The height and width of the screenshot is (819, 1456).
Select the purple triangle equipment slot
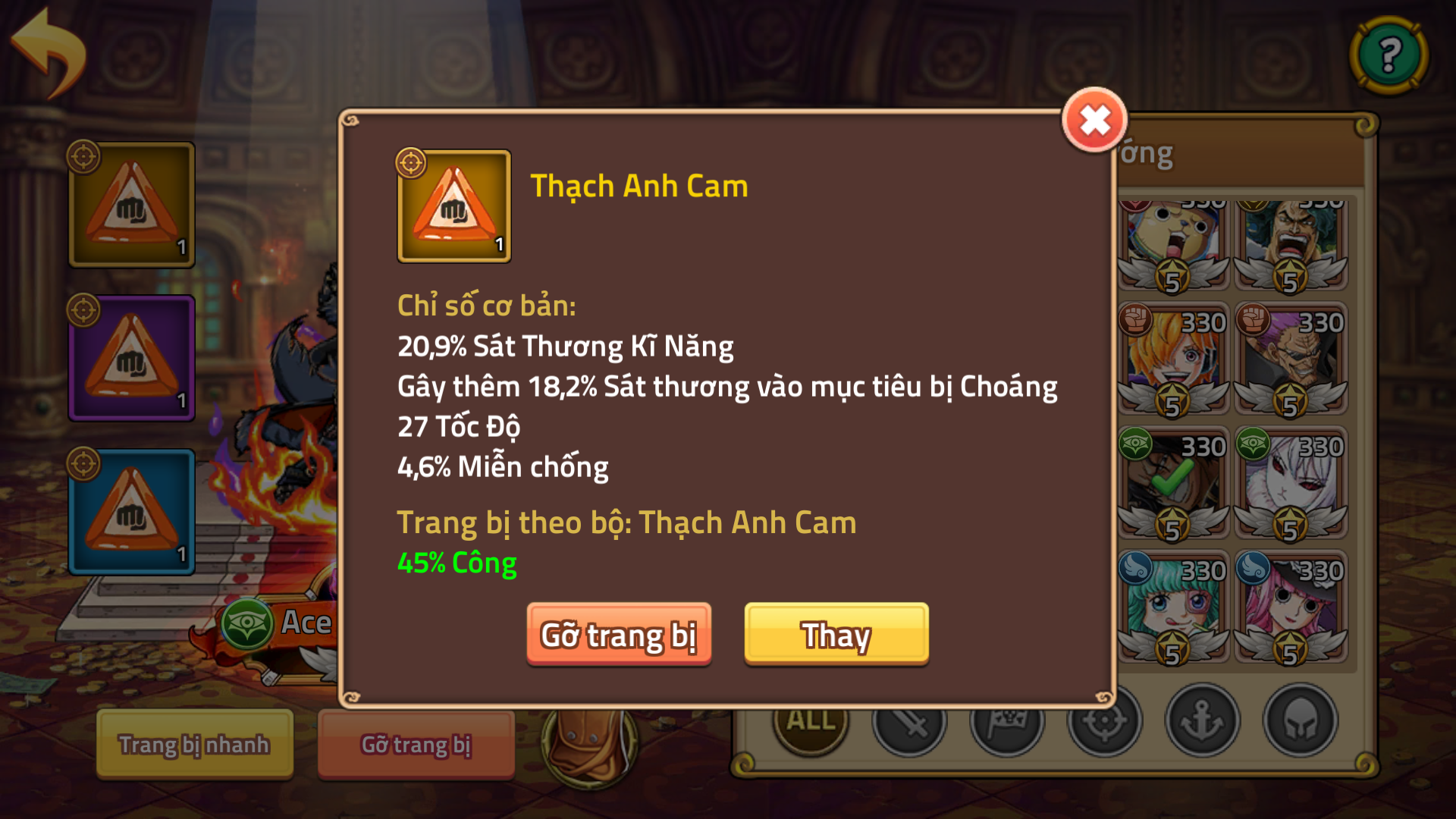tap(131, 358)
